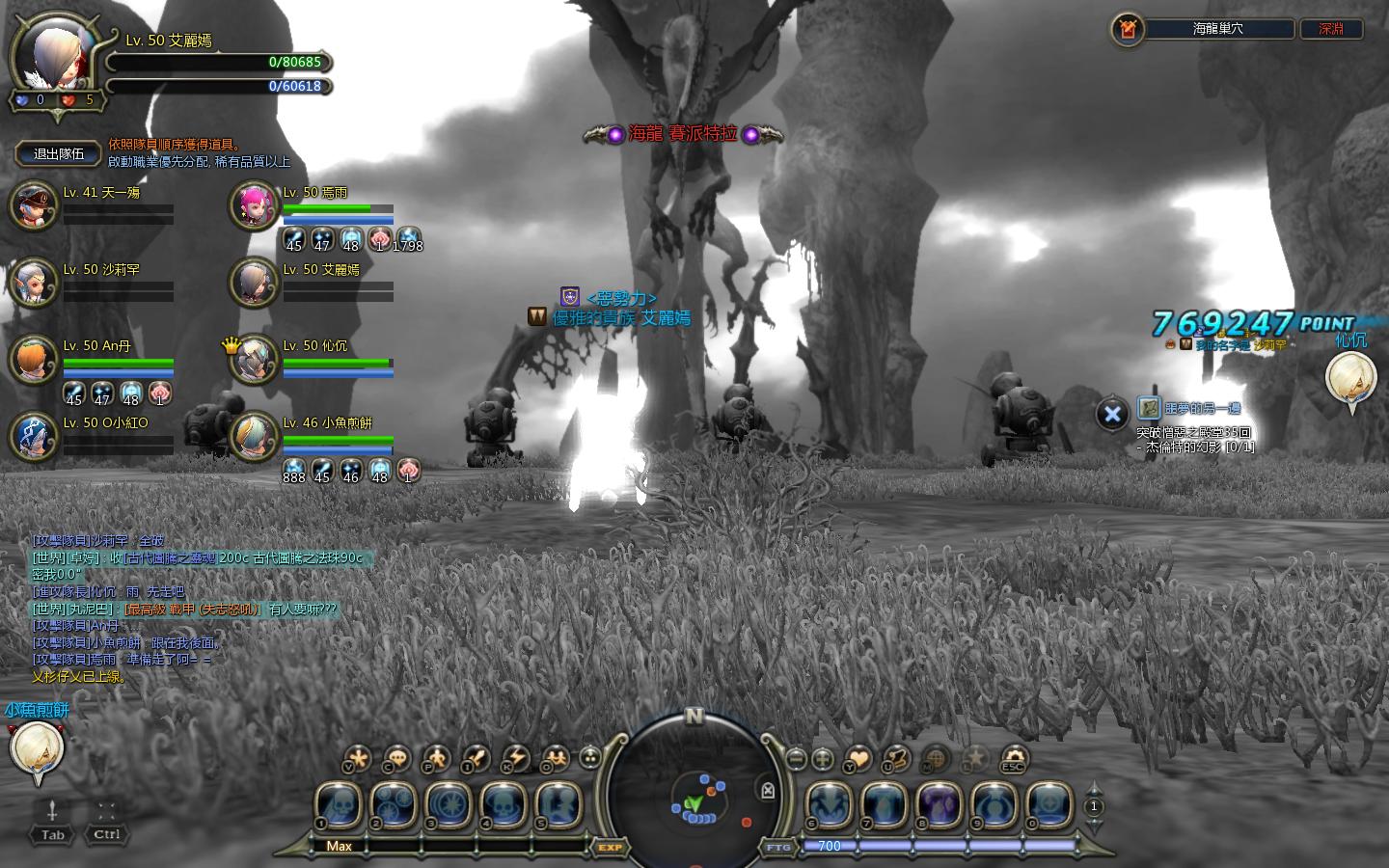
Task: Select party member 天一殤's portrait
Action: [x=34, y=204]
